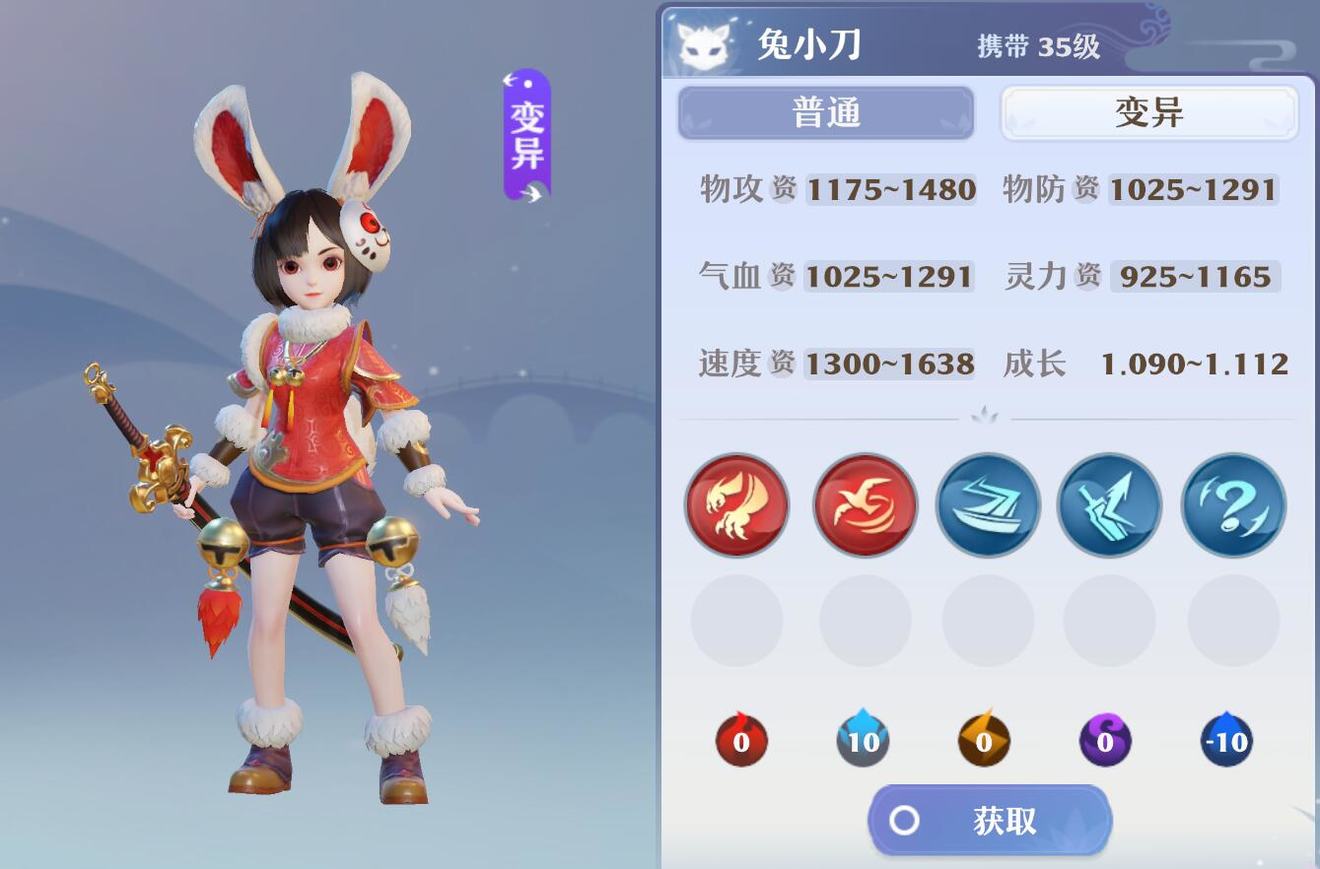Select the red claw-mark skill icon

click(x=737, y=505)
